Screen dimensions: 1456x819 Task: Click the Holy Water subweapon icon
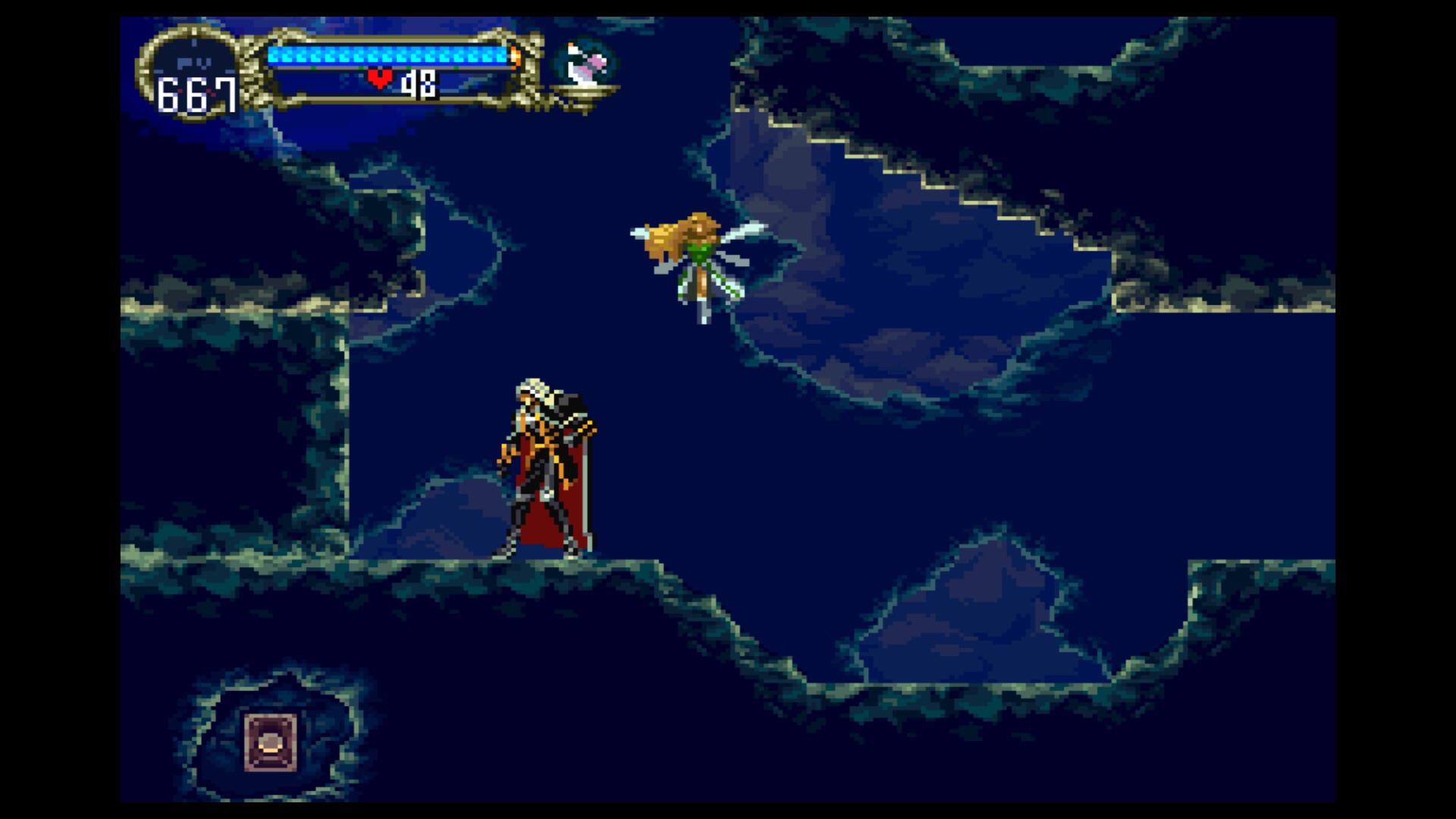pyautogui.click(x=585, y=64)
